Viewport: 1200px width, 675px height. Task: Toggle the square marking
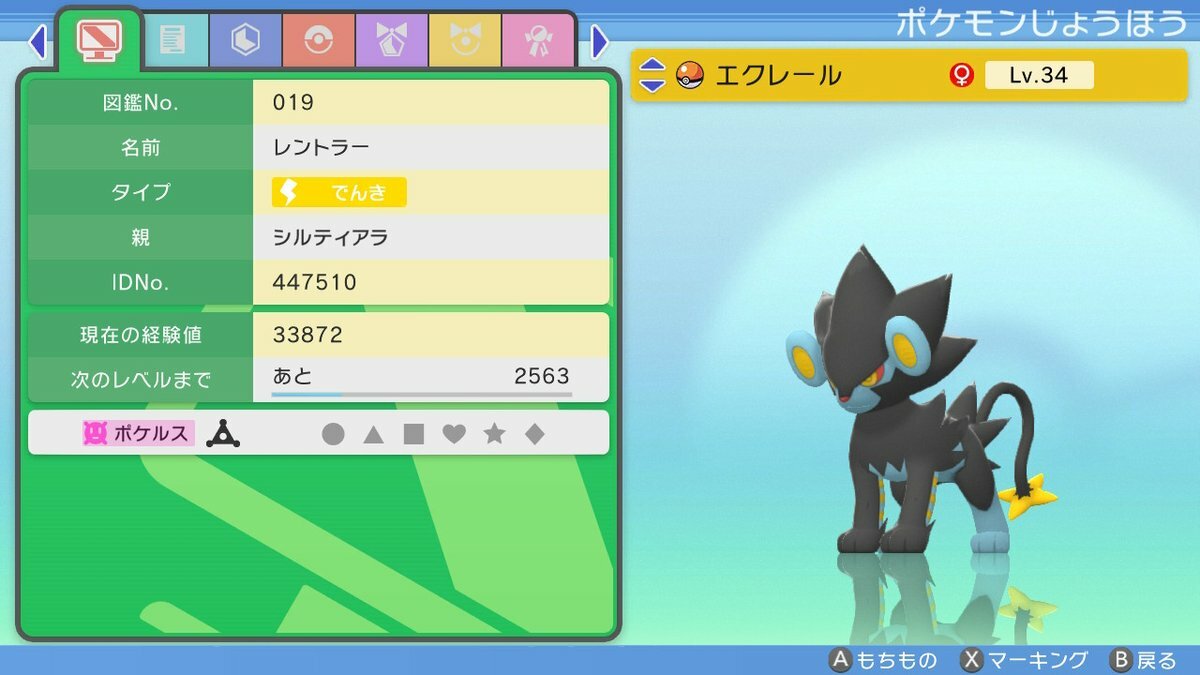pyautogui.click(x=413, y=434)
